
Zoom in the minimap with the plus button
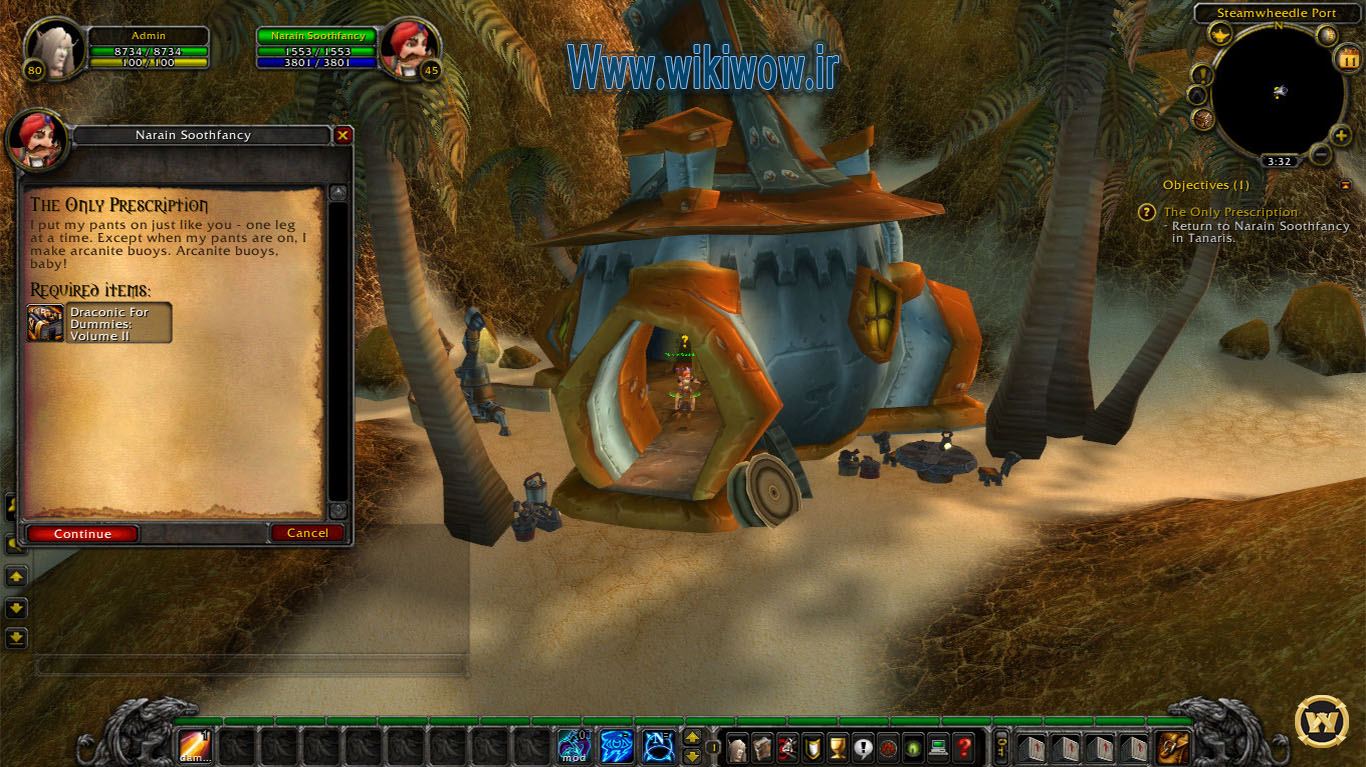point(1341,135)
